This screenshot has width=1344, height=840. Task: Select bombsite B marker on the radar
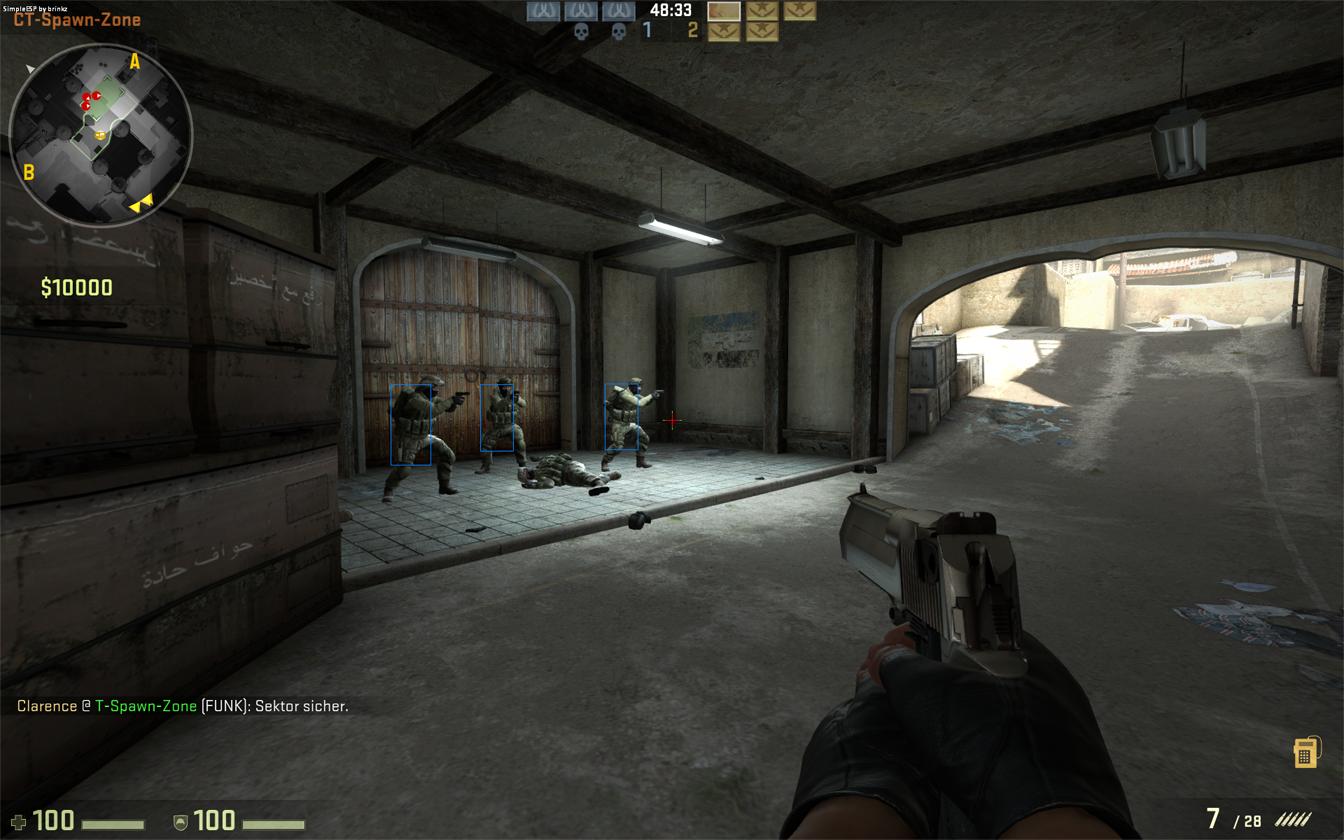(x=28, y=172)
